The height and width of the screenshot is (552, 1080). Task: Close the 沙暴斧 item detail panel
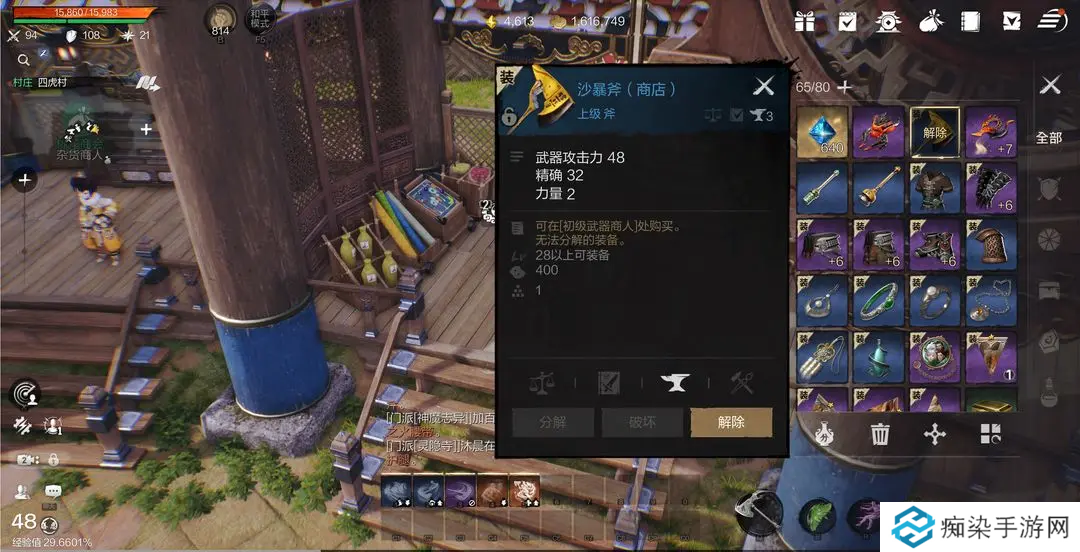click(x=764, y=87)
